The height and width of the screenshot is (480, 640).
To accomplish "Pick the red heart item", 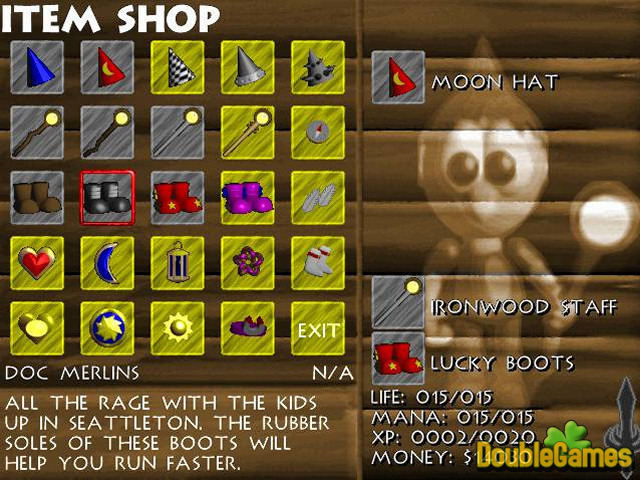I will pyautogui.click(x=37, y=263).
